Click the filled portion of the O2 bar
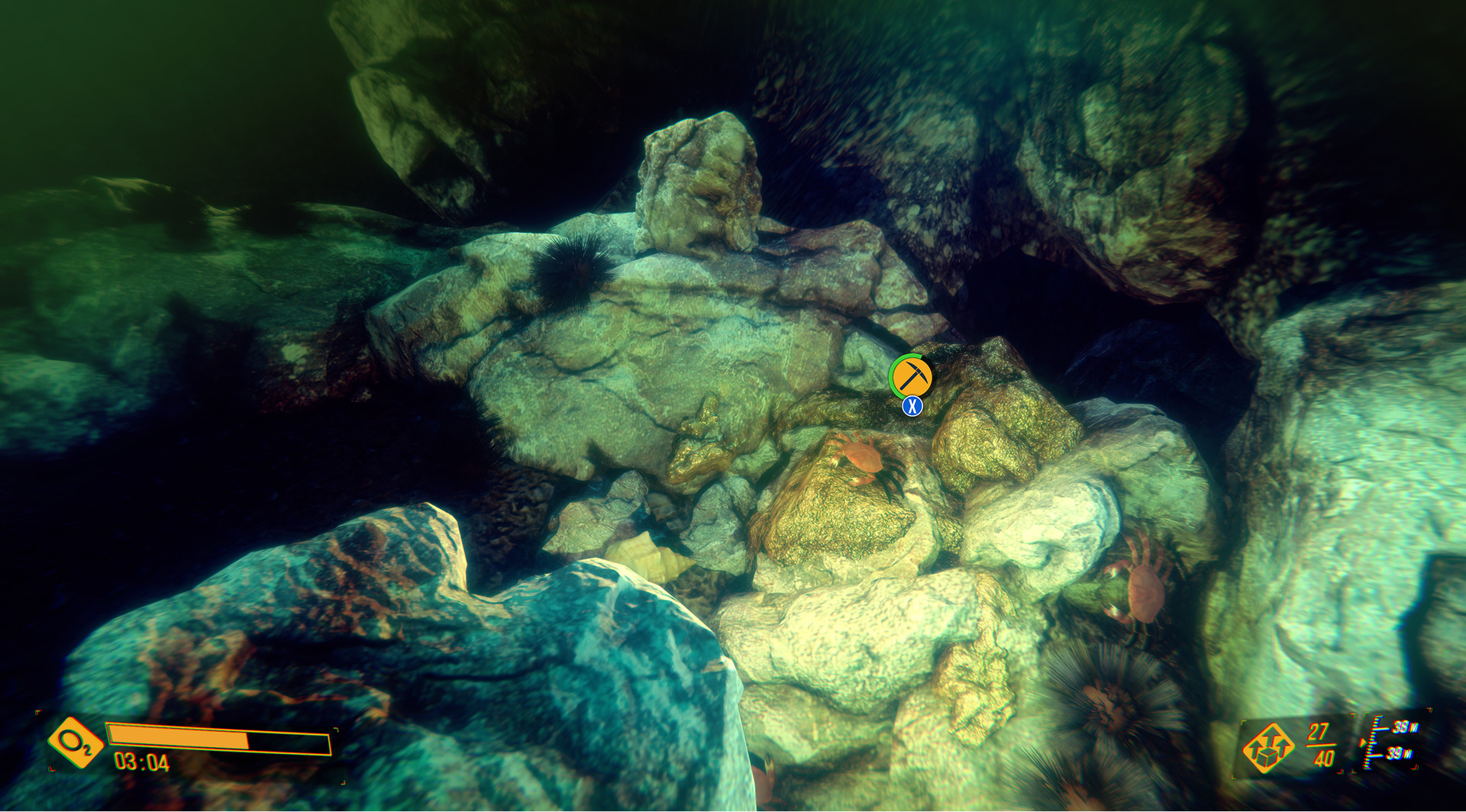The height and width of the screenshot is (812, 1466). point(177,737)
